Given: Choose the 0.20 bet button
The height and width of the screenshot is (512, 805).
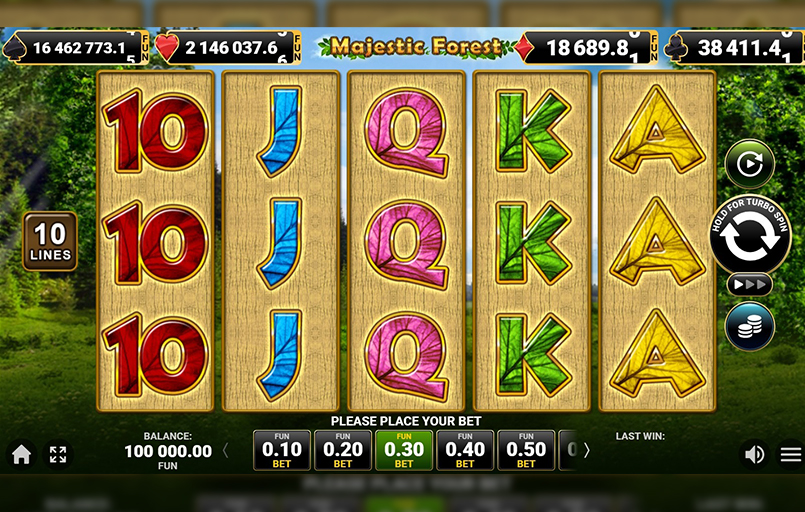Looking at the screenshot, I should click(342, 450).
